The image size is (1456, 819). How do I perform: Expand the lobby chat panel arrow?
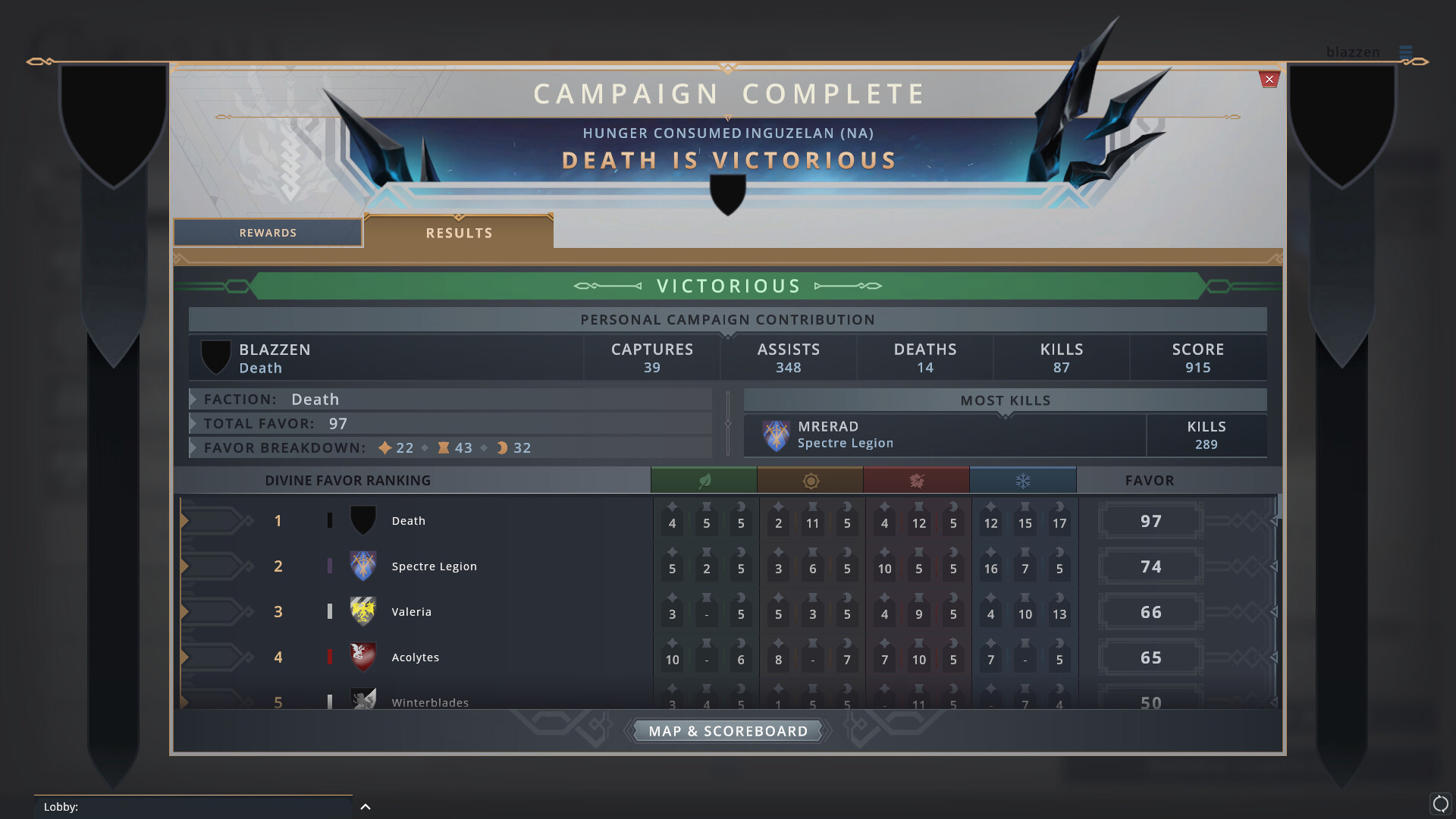[x=366, y=807]
